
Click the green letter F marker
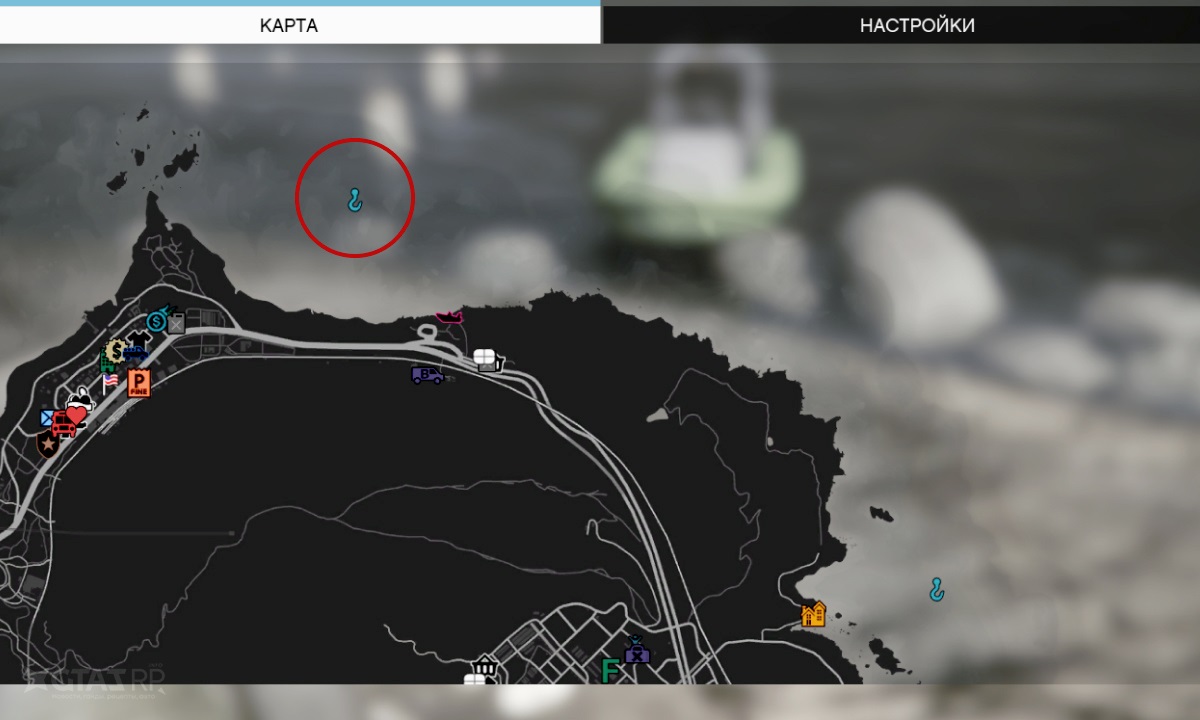[x=609, y=669]
